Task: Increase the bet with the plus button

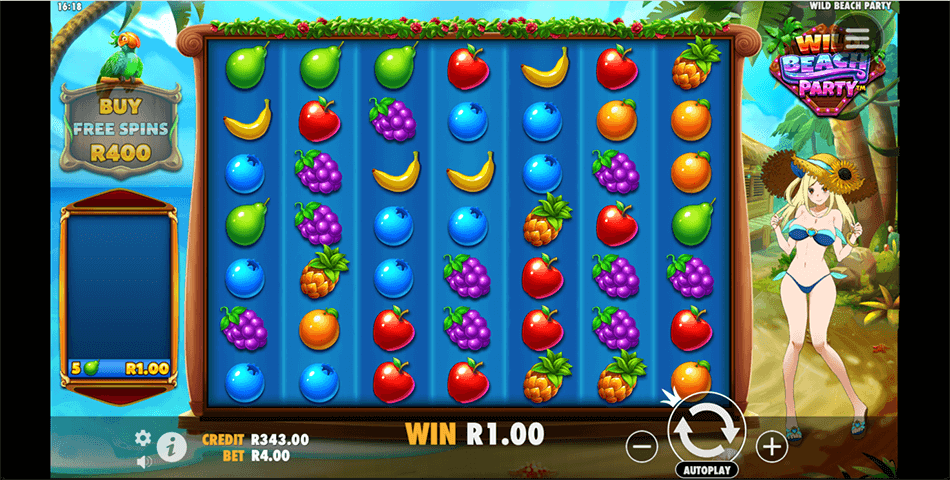Action: click(x=771, y=446)
